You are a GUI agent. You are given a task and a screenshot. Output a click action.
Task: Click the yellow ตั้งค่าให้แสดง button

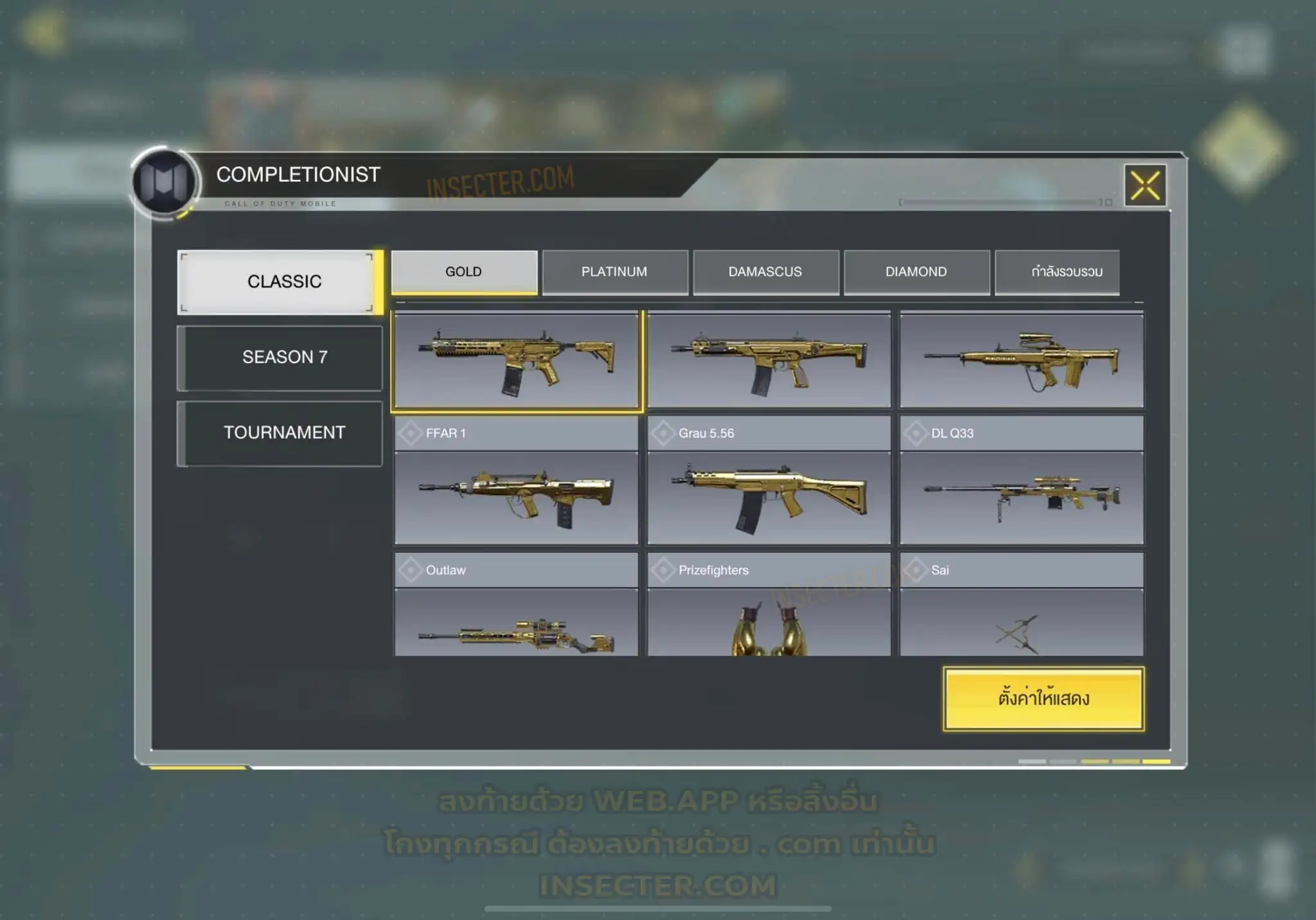pos(1043,699)
